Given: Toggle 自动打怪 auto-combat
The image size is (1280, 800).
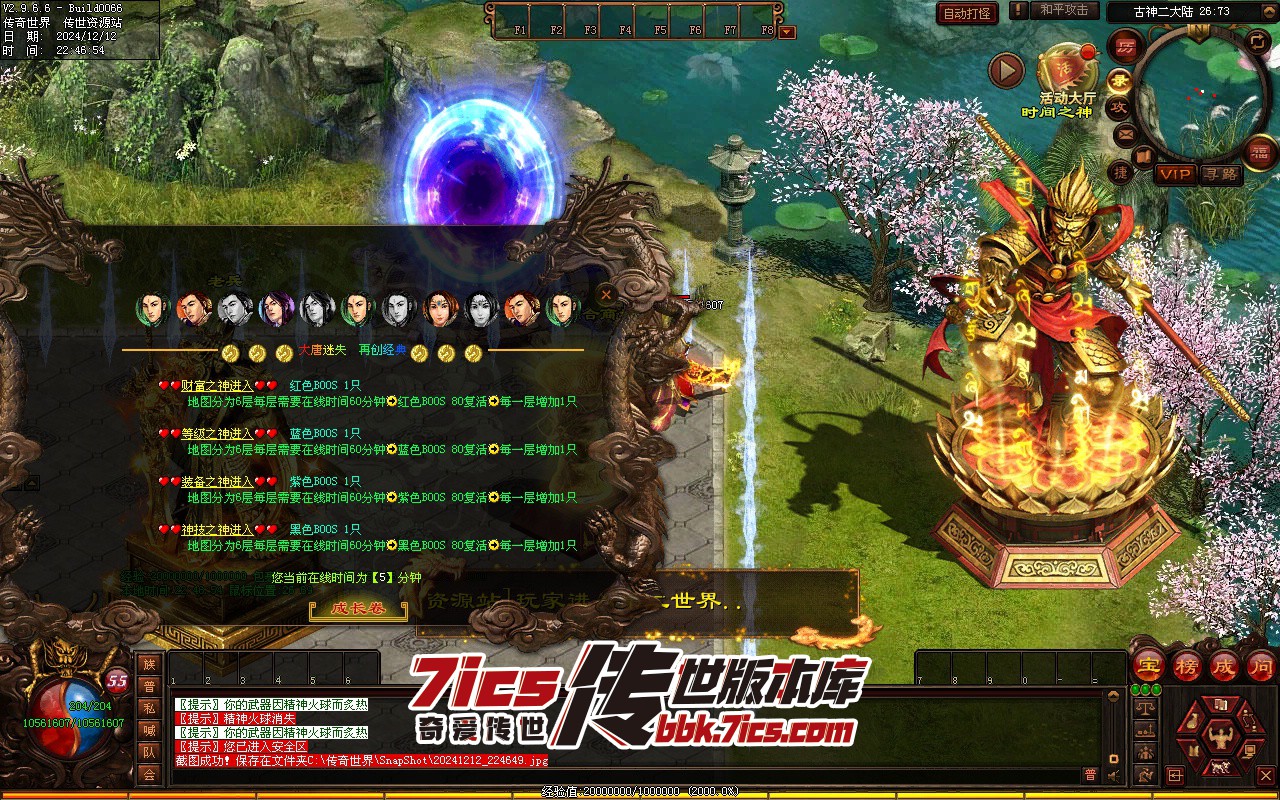Looking at the screenshot, I should click(x=967, y=13).
